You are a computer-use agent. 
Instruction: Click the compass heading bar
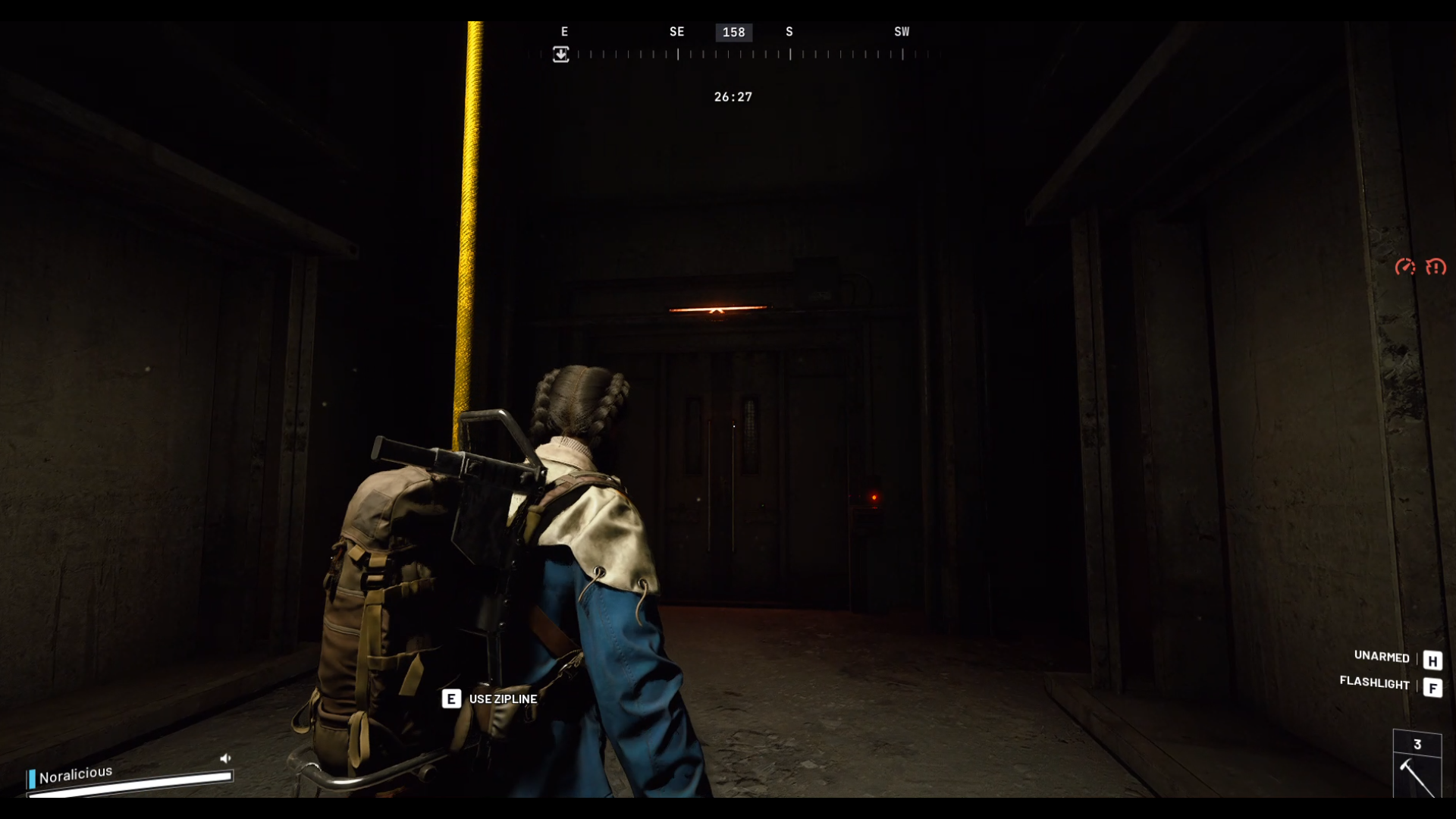point(733,54)
